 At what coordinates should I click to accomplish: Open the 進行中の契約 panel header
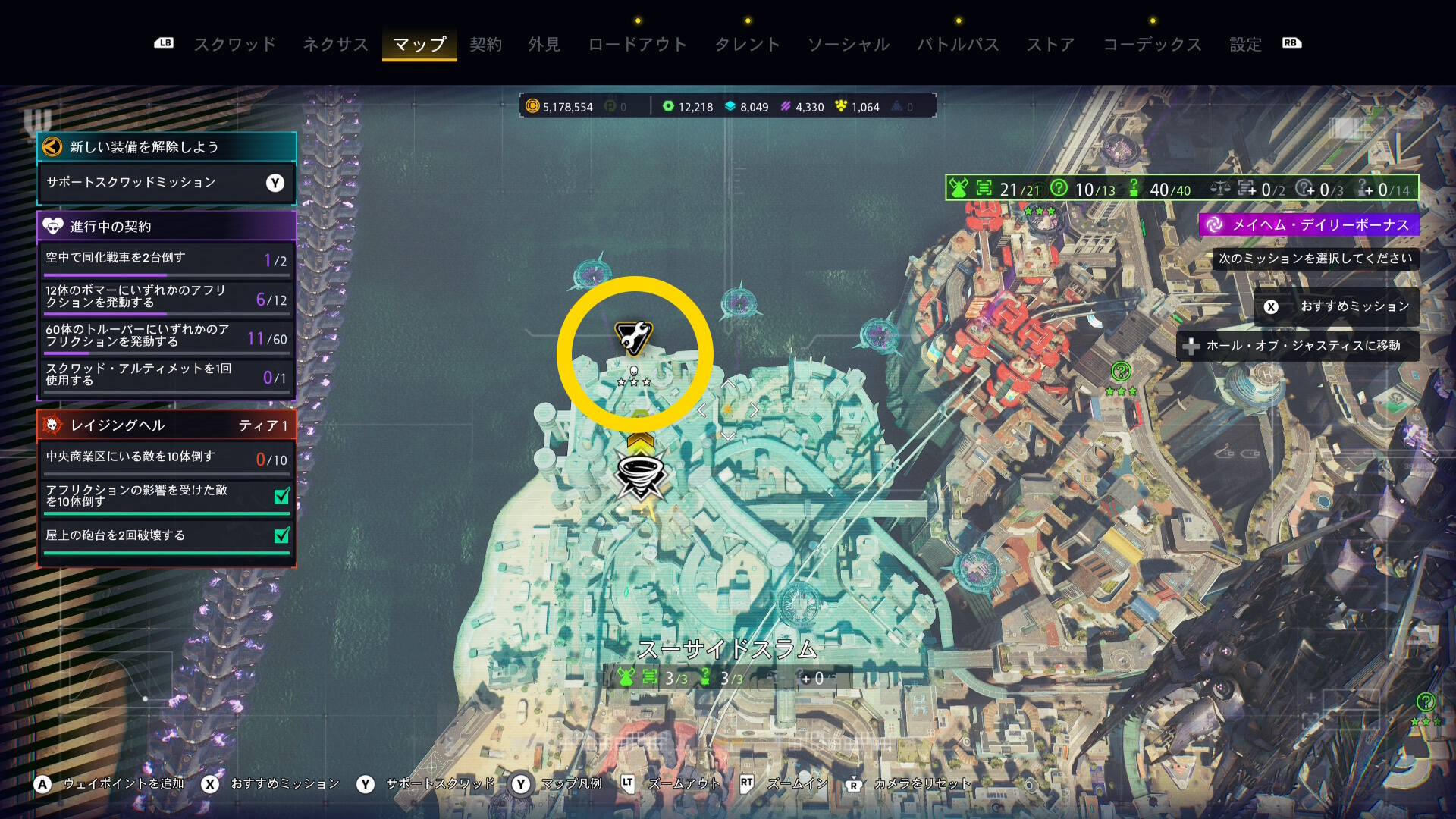[x=166, y=226]
